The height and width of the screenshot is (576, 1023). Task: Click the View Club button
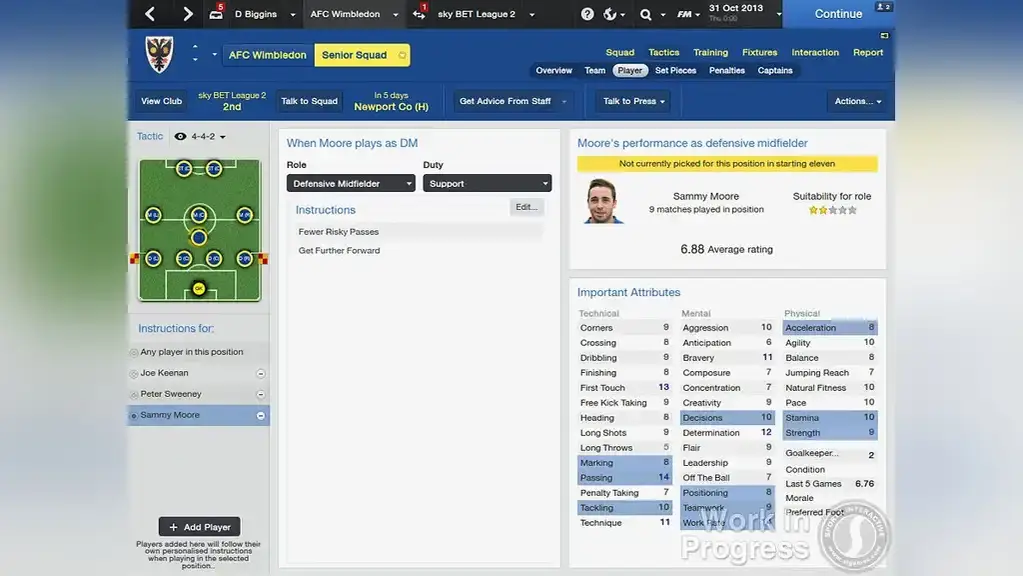coord(161,101)
